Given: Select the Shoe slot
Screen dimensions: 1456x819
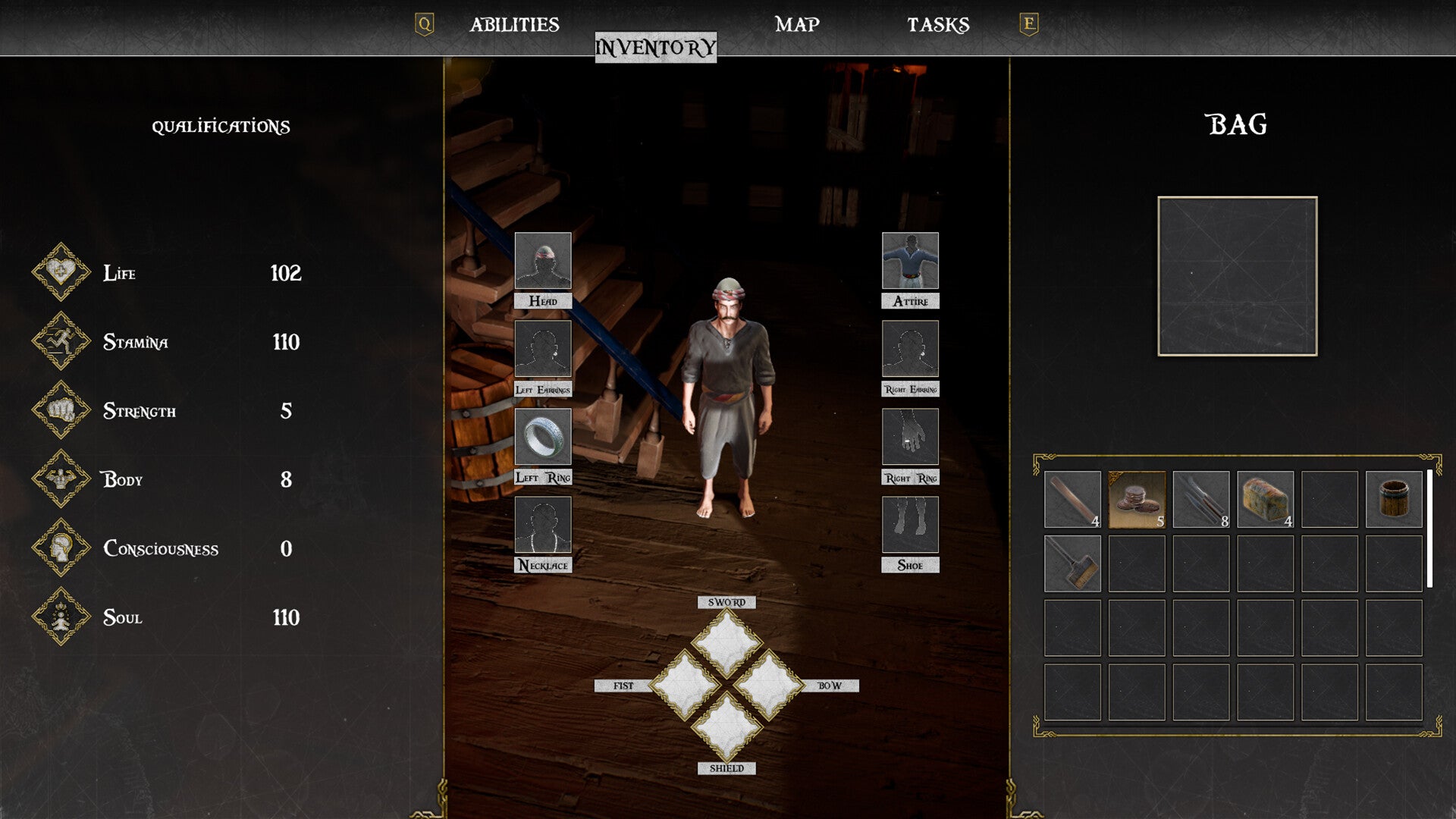Looking at the screenshot, I should (x=910, y=525).
